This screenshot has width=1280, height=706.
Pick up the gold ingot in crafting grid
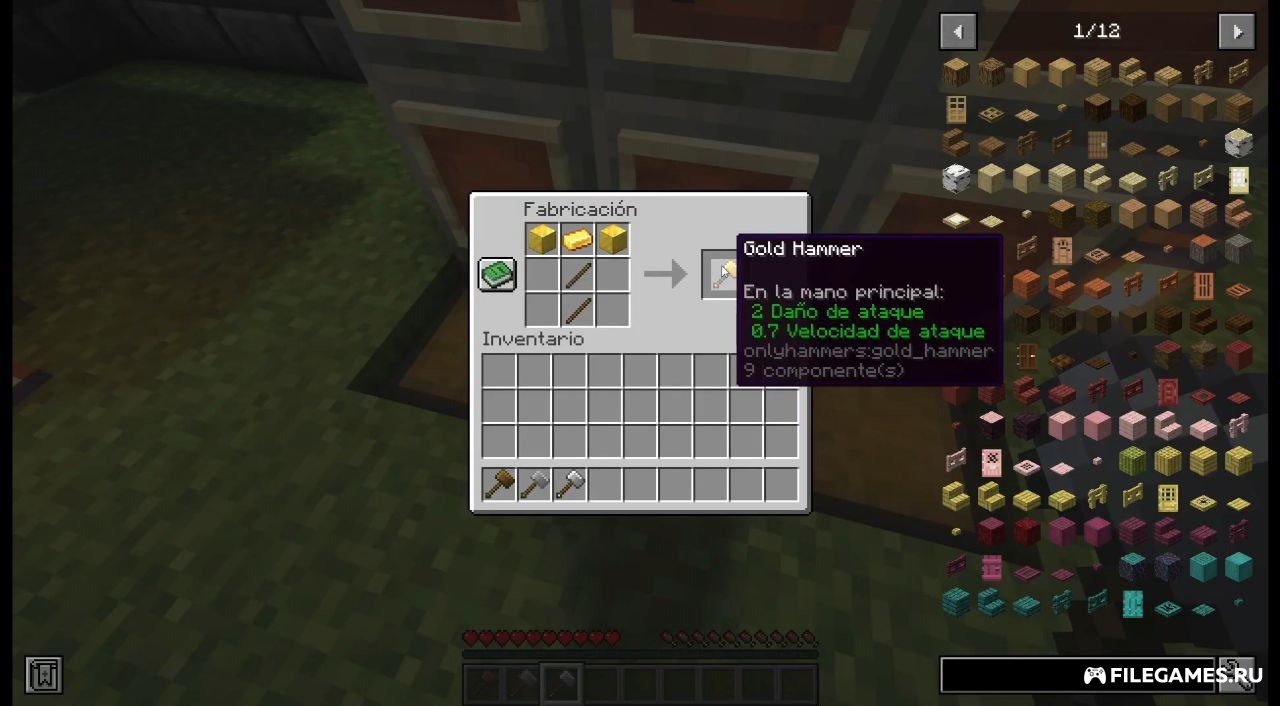pos(577,240)
